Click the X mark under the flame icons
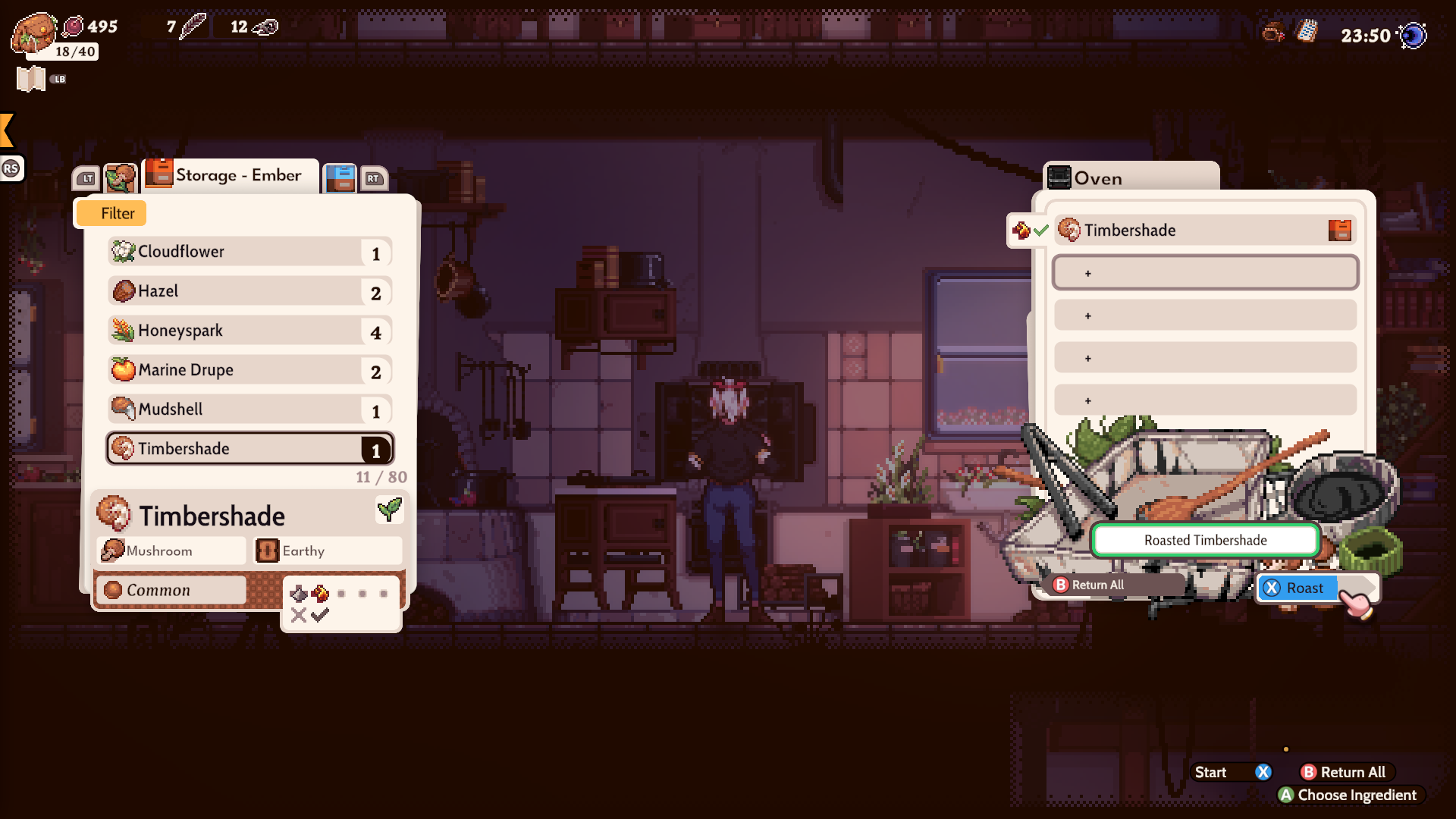Screen dimensions: 1456x819 [x=298, y=615]
